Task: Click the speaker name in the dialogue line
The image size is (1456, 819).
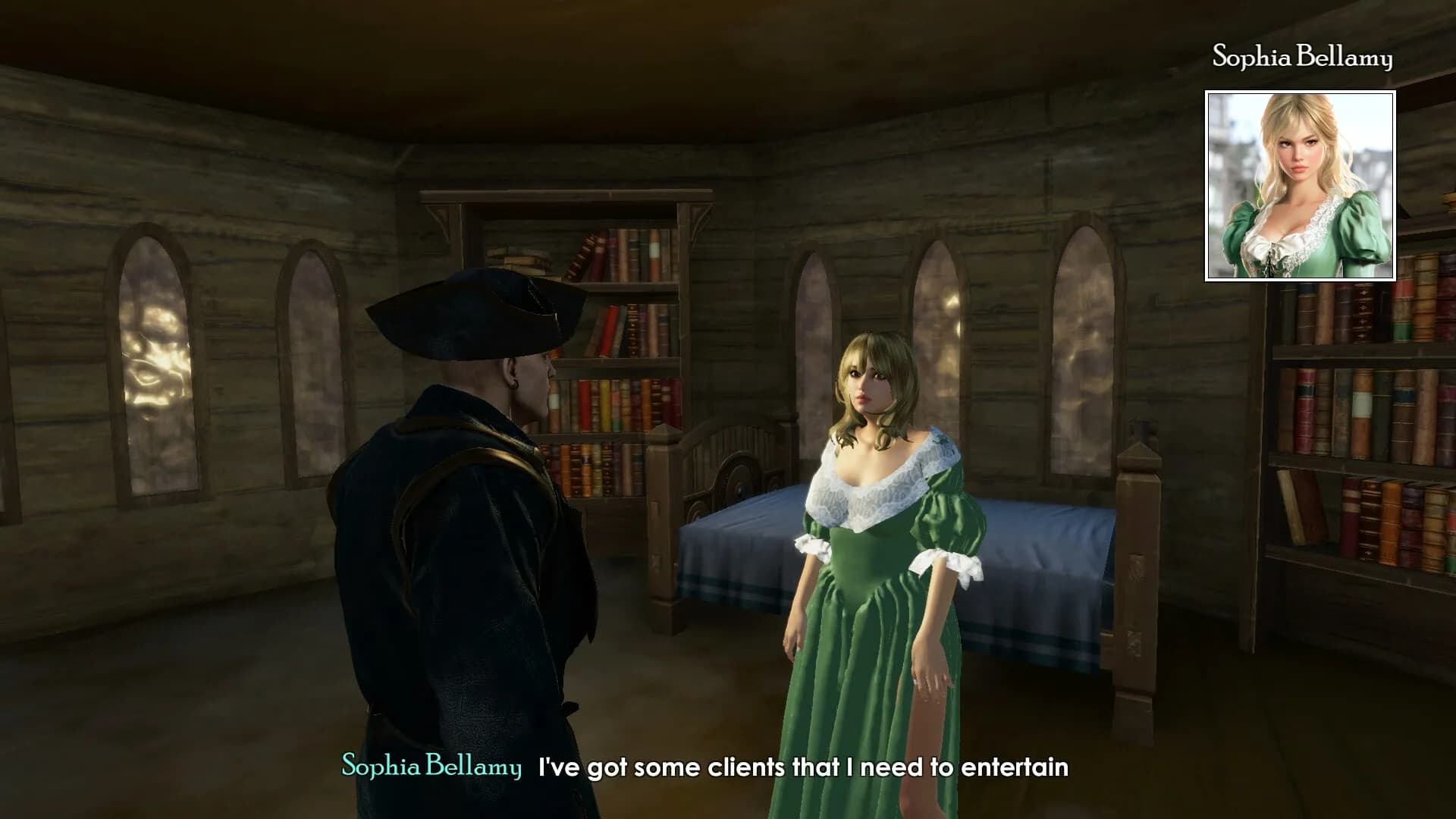Action: click(431, 768)
